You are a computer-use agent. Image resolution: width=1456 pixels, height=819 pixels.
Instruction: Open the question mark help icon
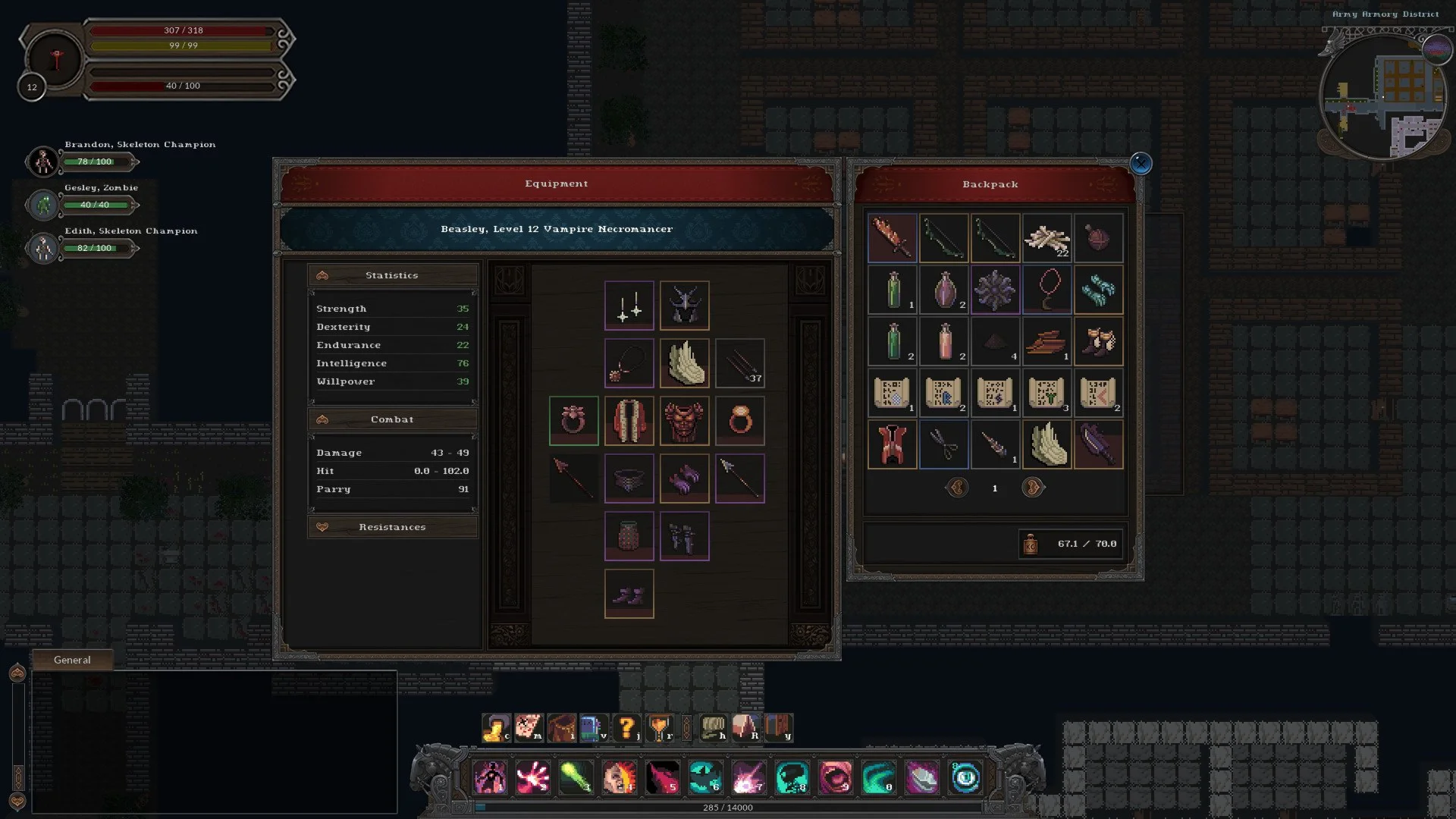(x=626, y=728)
